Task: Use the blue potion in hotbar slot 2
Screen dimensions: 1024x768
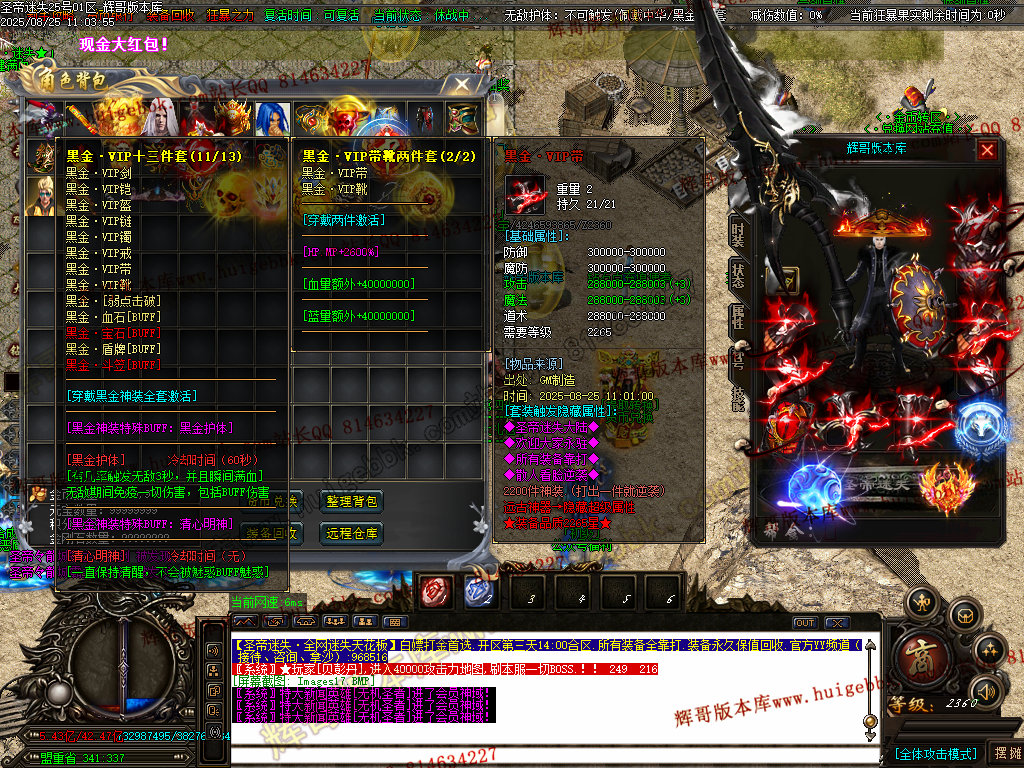Action: [x=479, y=592]
